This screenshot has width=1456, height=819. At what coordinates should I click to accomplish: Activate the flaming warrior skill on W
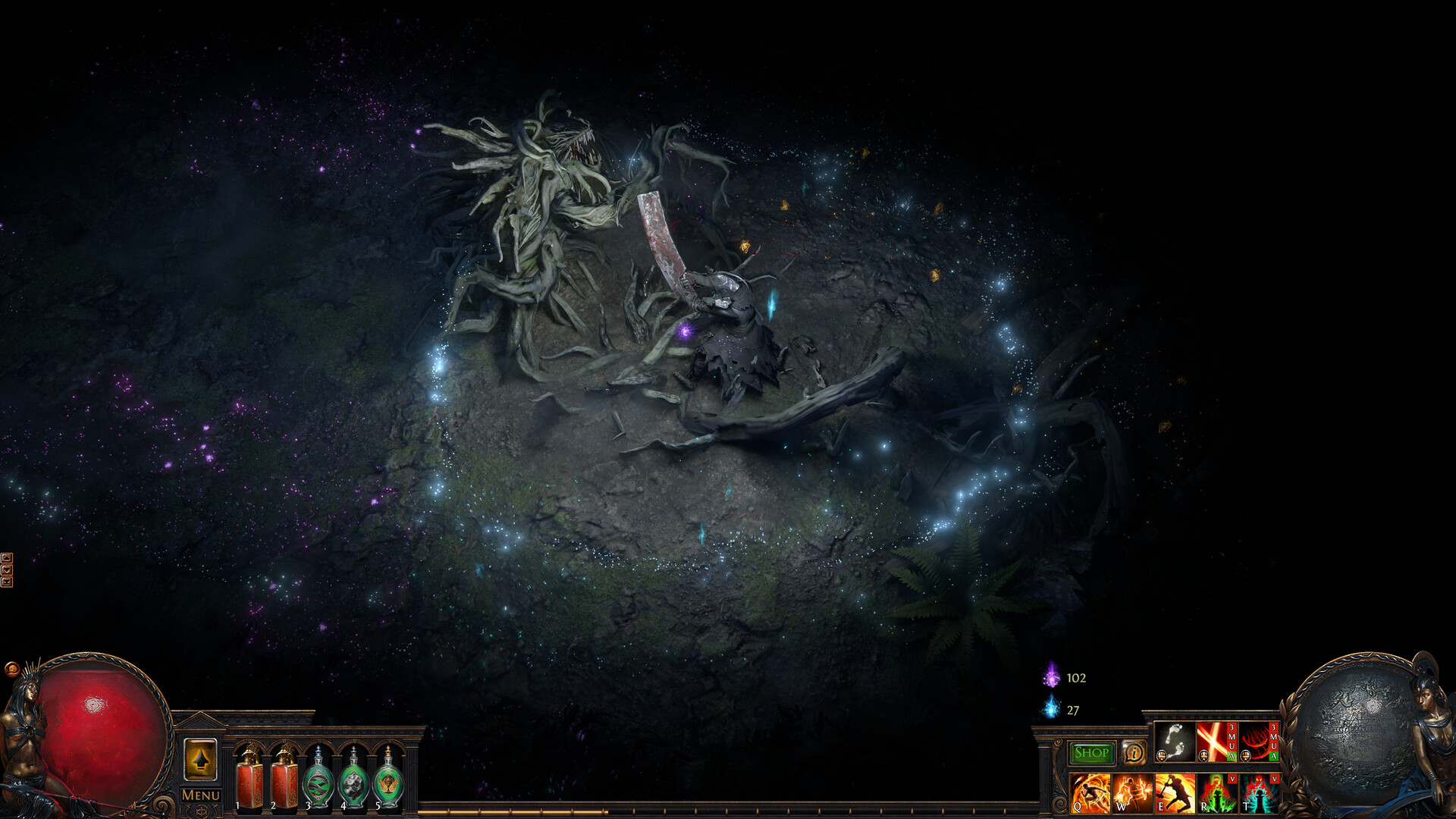coord(1131,793)
